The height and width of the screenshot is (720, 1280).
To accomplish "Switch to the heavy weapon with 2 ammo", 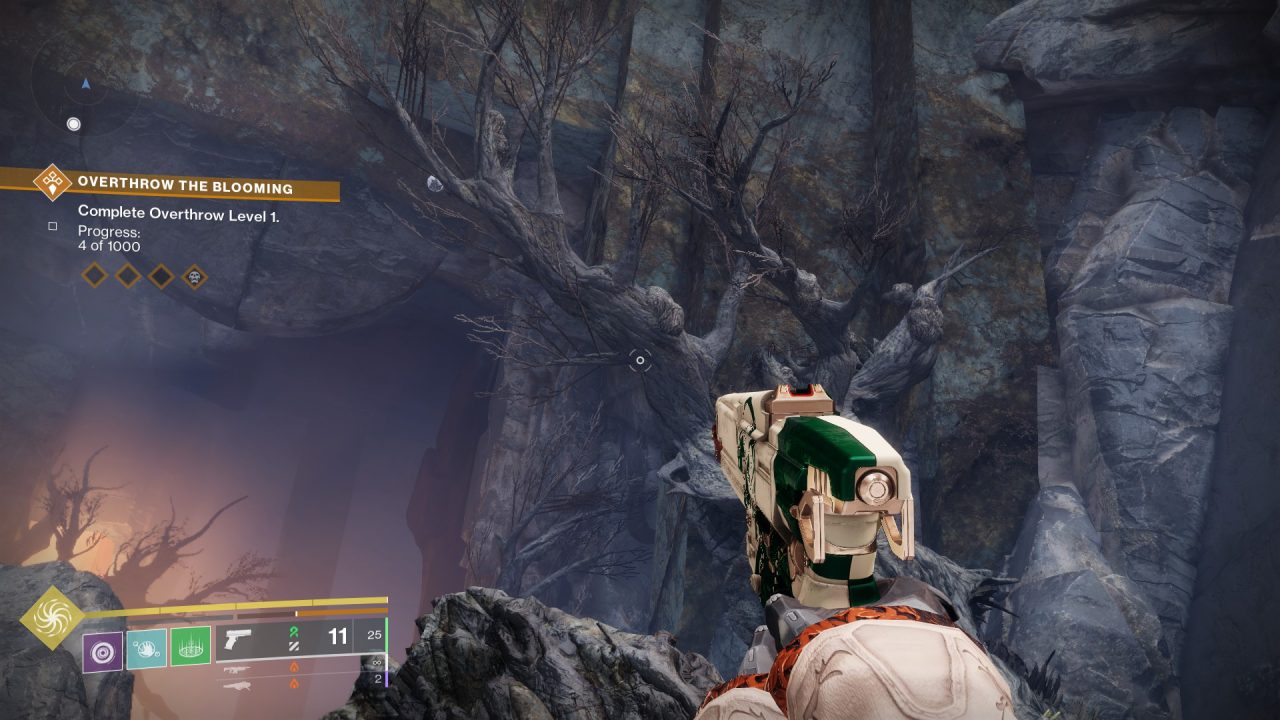I will [300, 684].
